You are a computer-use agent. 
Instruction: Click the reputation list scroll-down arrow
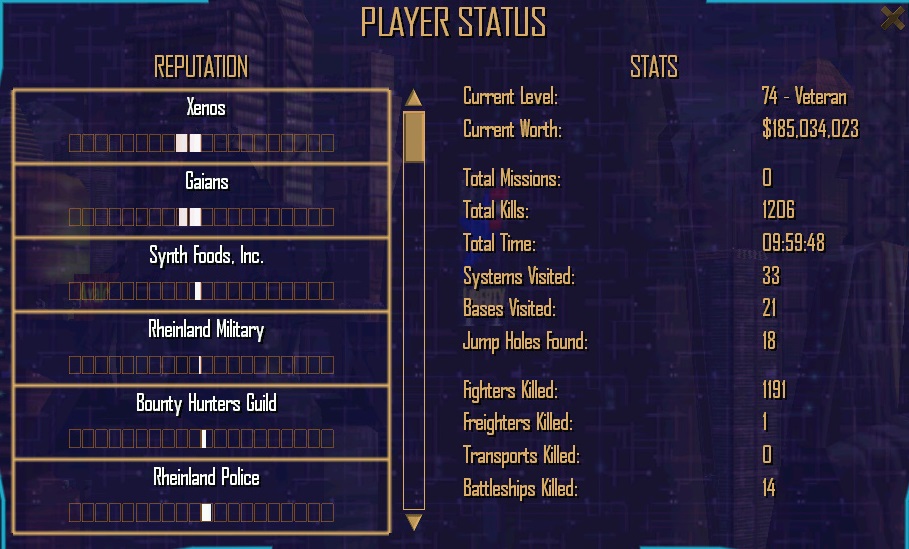(x=414, y=522)
